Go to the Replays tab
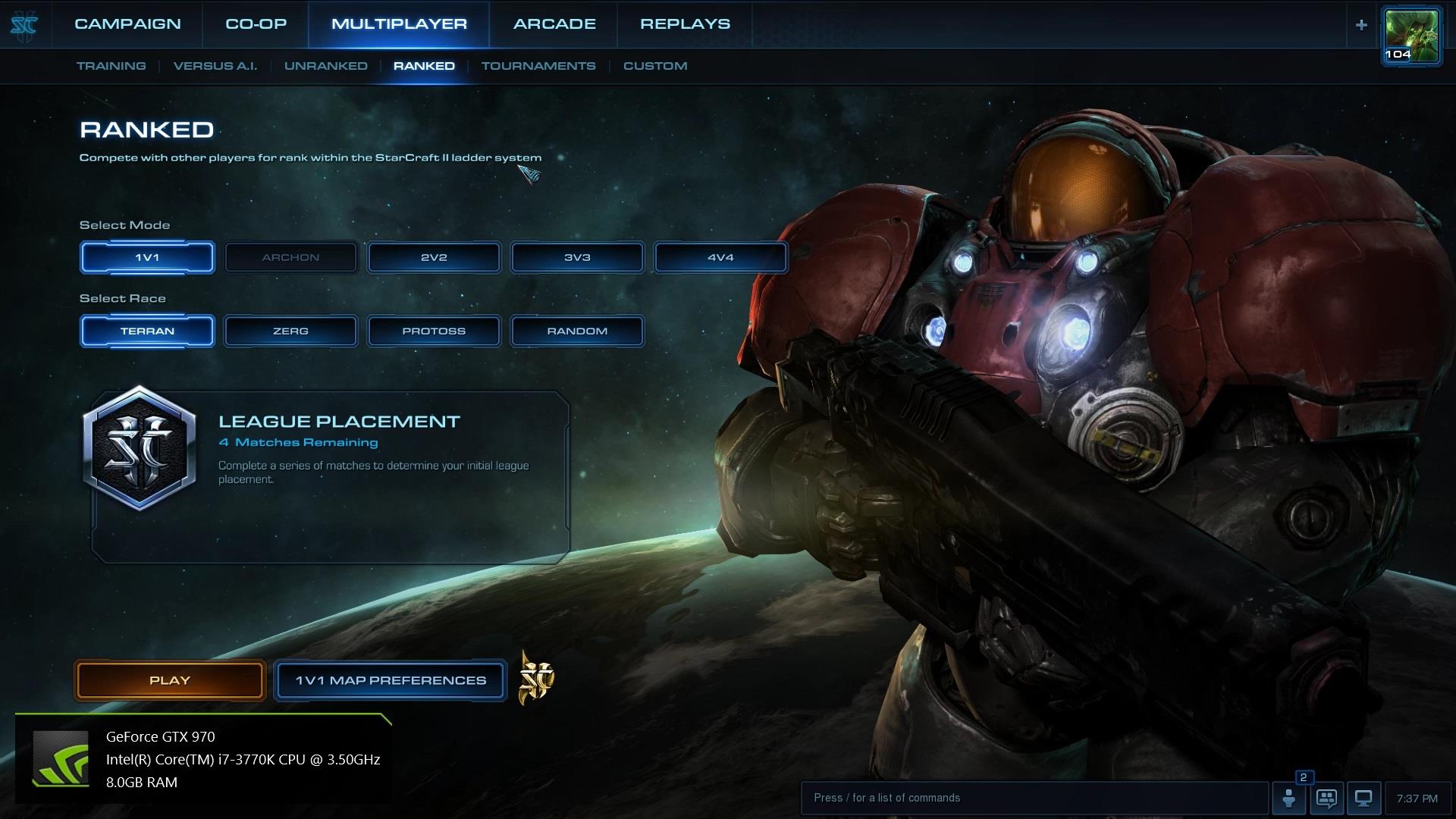The width and height of the screenshot is (1456, 819). (x=685, y=24)
